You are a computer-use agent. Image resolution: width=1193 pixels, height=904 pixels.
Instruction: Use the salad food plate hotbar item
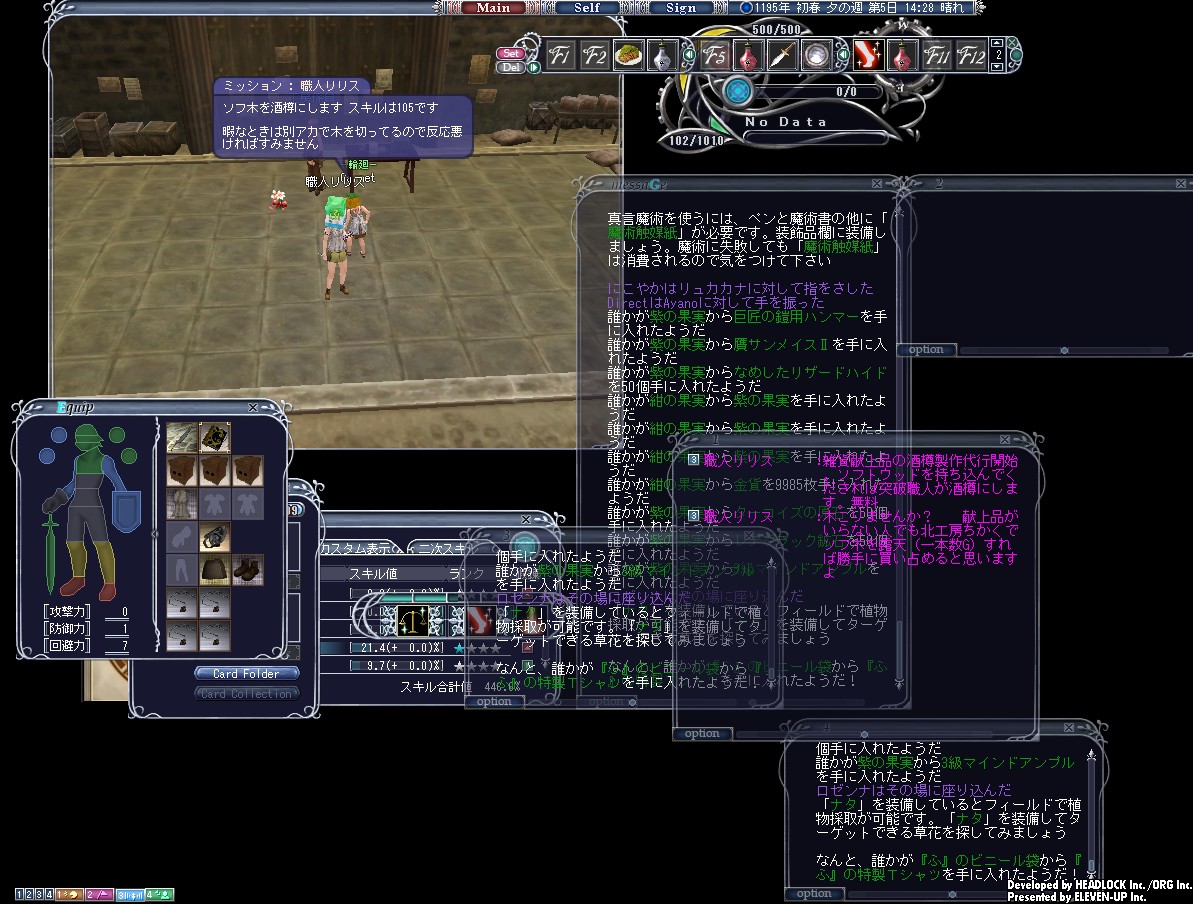(628, 56)
